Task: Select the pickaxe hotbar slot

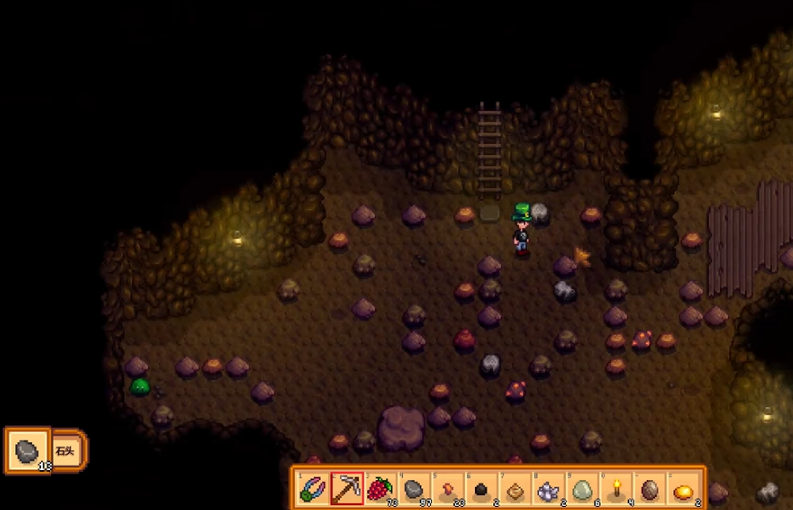Action: [x=347, y=489]
